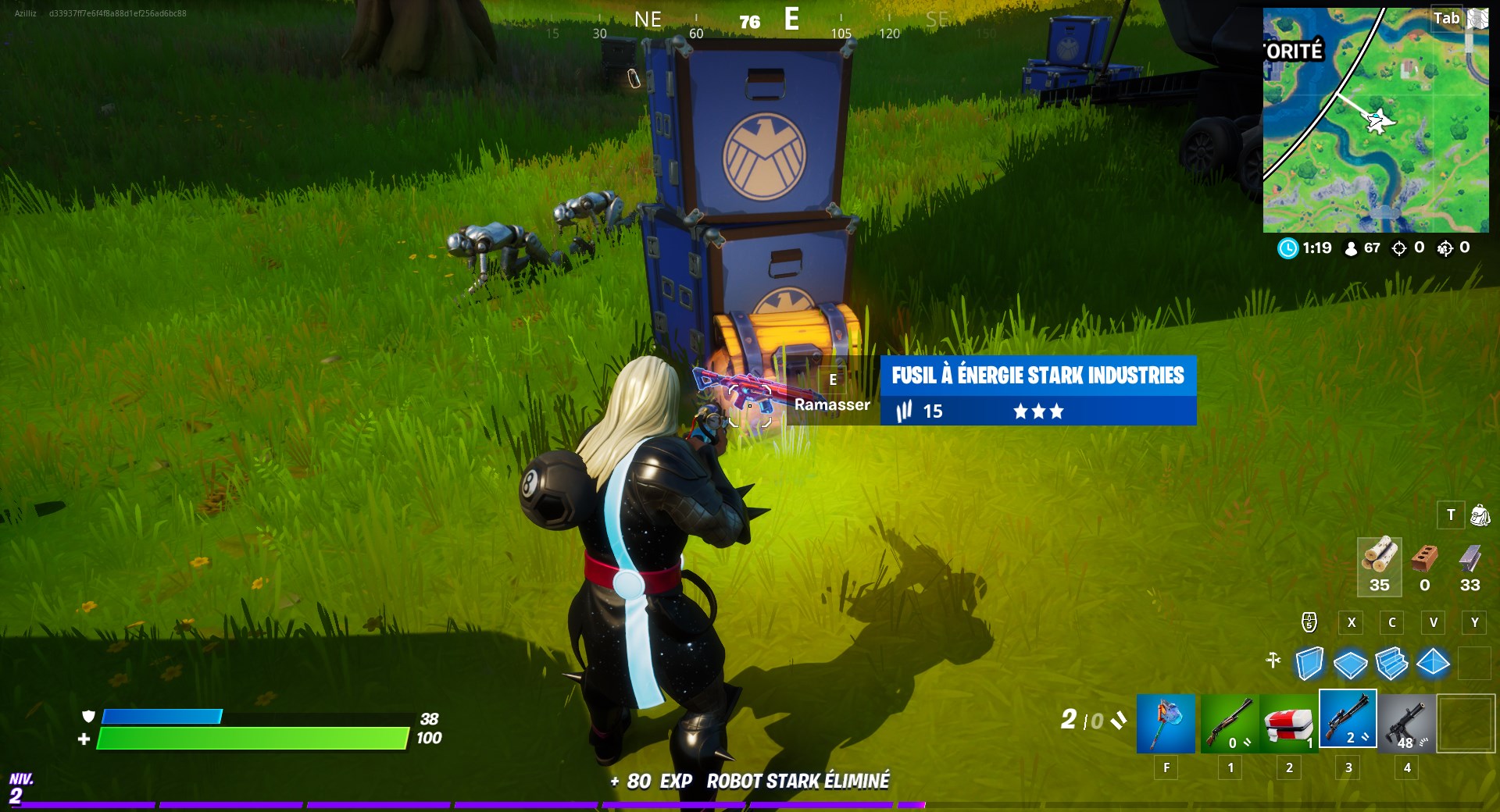This screenshot has height=812, width=1500.
Task: Equip the gray submachine gun slot
Action: pyautogui.click(x=1406, y=723)
